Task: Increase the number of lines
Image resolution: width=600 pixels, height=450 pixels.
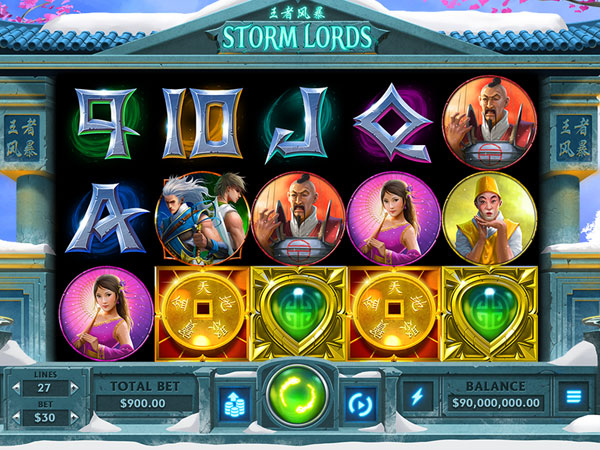Action: point(72,387)
